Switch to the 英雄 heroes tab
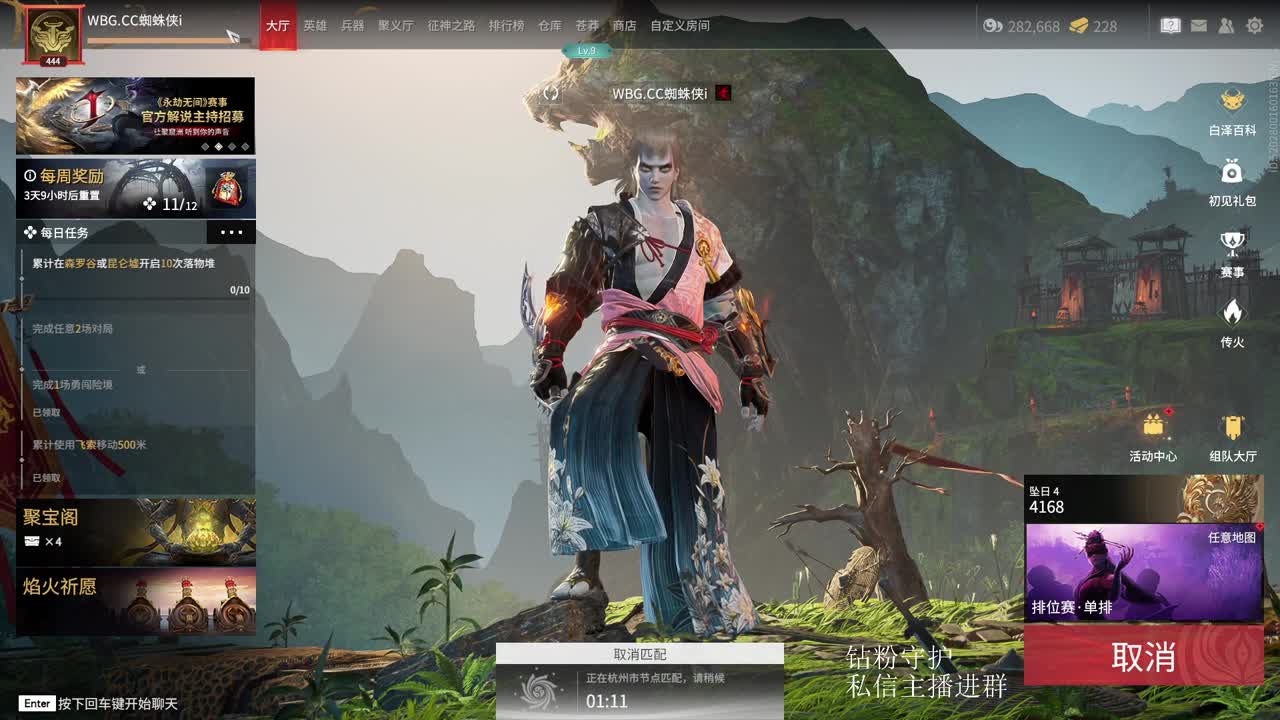This screenshot has height=720, width=1280. [314, 27]
